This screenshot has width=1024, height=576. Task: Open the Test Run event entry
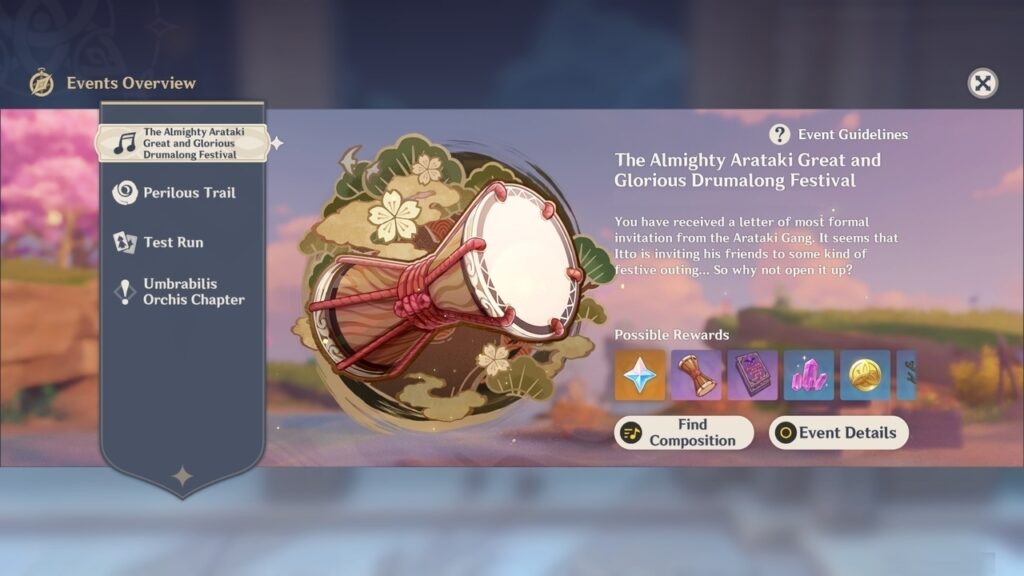point(172,242)
